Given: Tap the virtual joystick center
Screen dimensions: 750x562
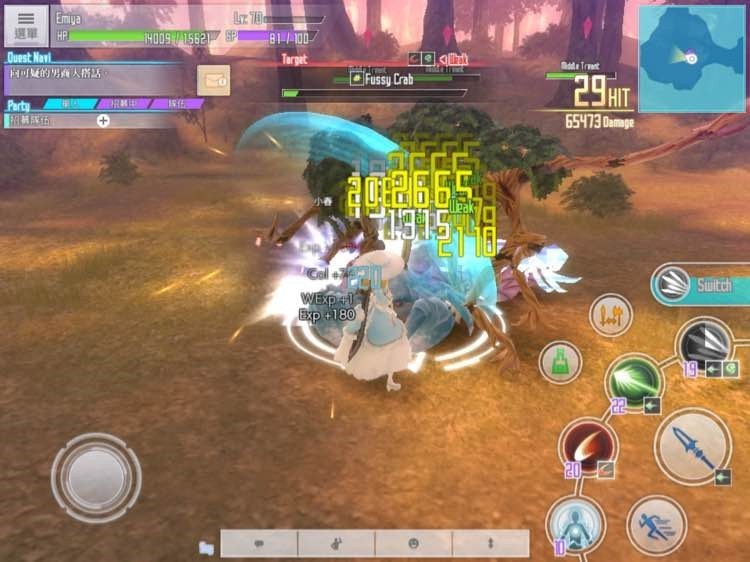Looking at the screenshot, I should pos(96,476).
